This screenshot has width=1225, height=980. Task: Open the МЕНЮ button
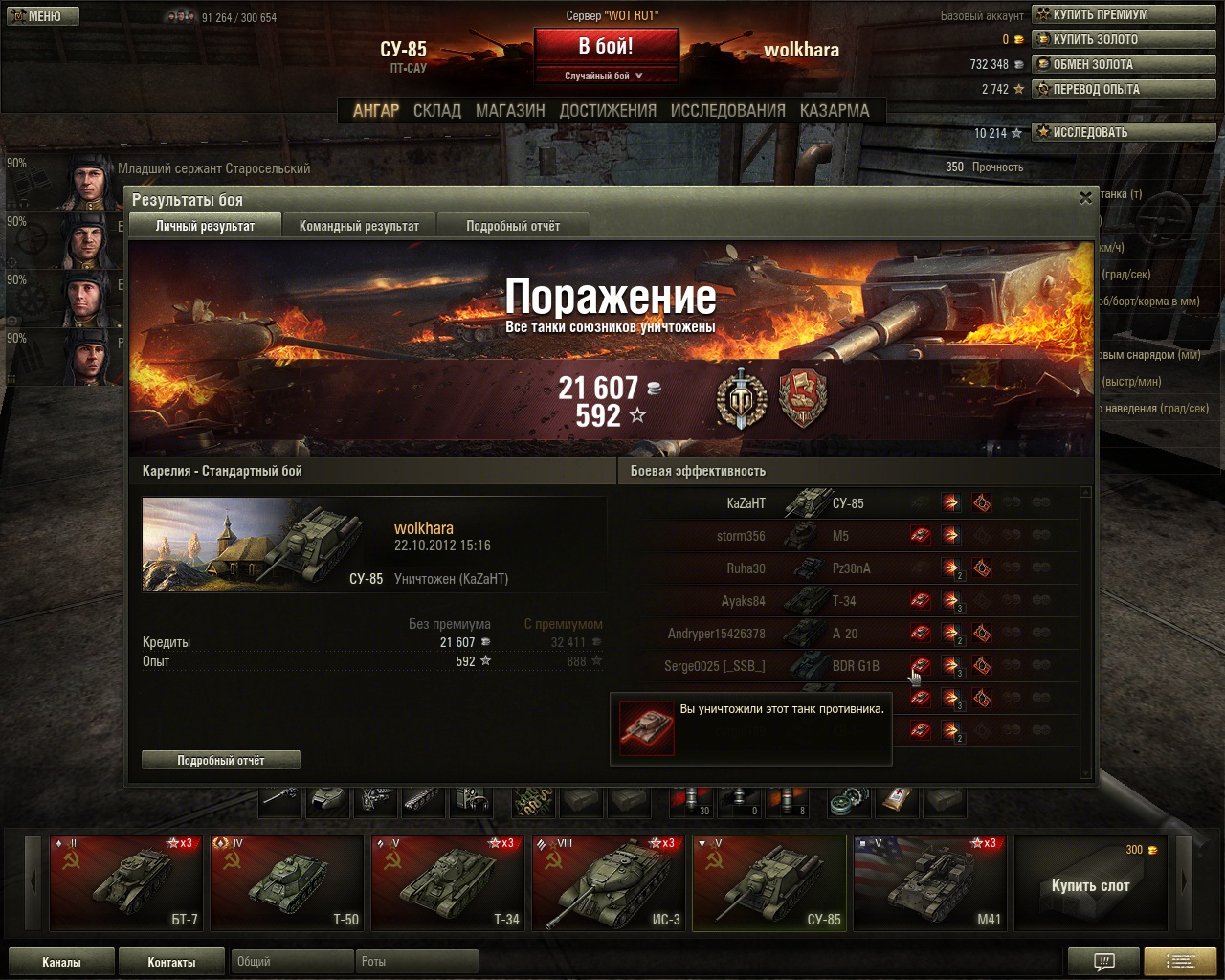click(x=40, y=16)
